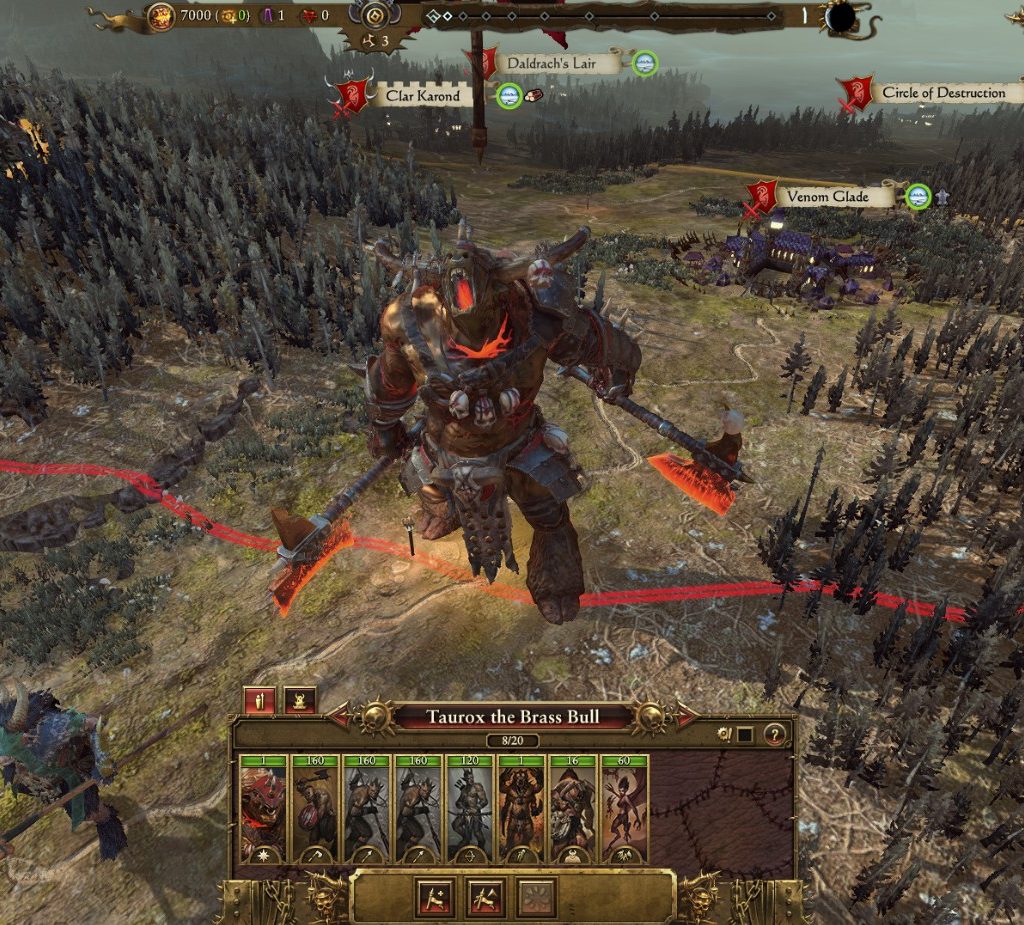The height and width of the screenshot is (925, 1024).
Task: Select the Circle of Destruction settlement label
Action: 942,93
